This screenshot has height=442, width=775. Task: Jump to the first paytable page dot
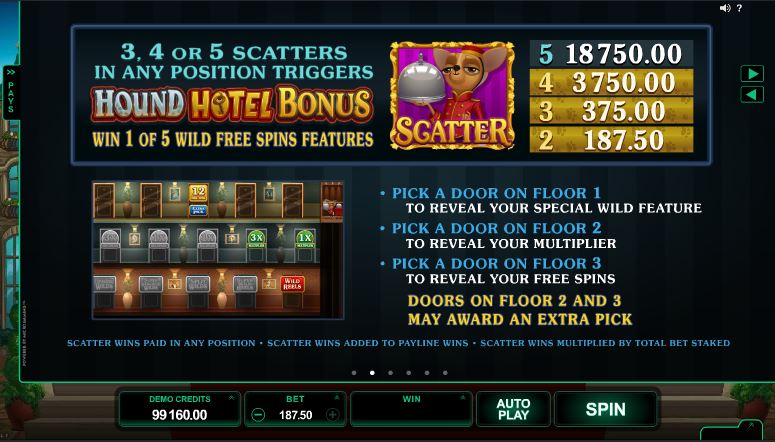(x=353, y=373)
